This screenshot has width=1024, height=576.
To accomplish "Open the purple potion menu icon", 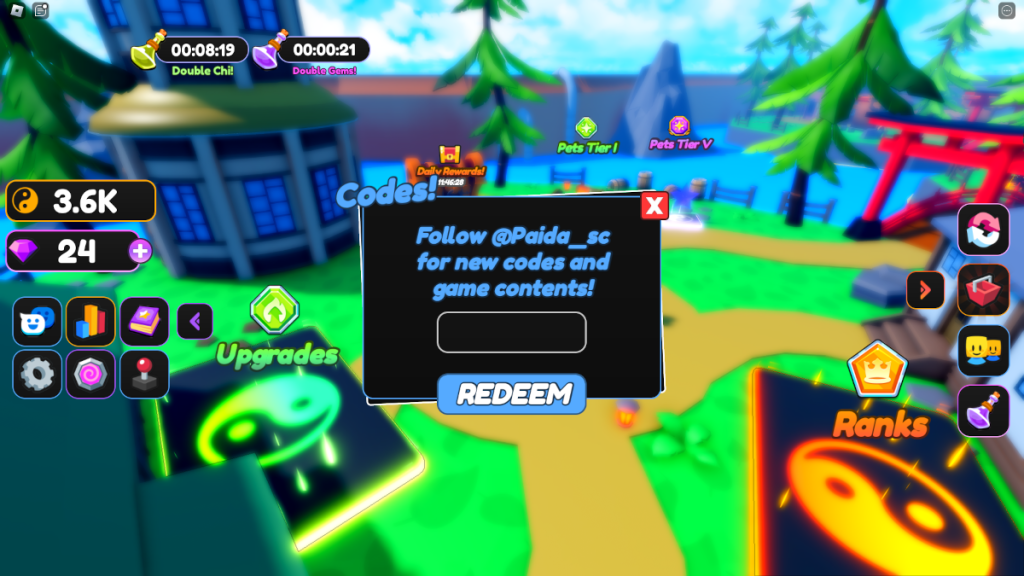I will coord(983,411).
